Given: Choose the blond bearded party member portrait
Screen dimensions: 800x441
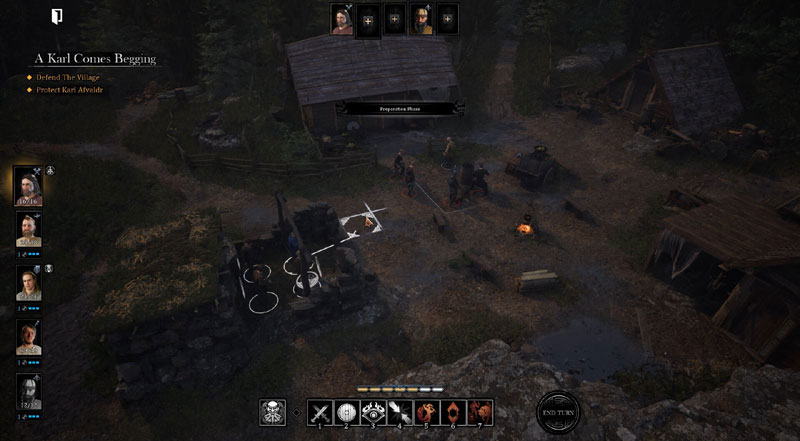Looking at the screenshot, I should tap(28, 230).
